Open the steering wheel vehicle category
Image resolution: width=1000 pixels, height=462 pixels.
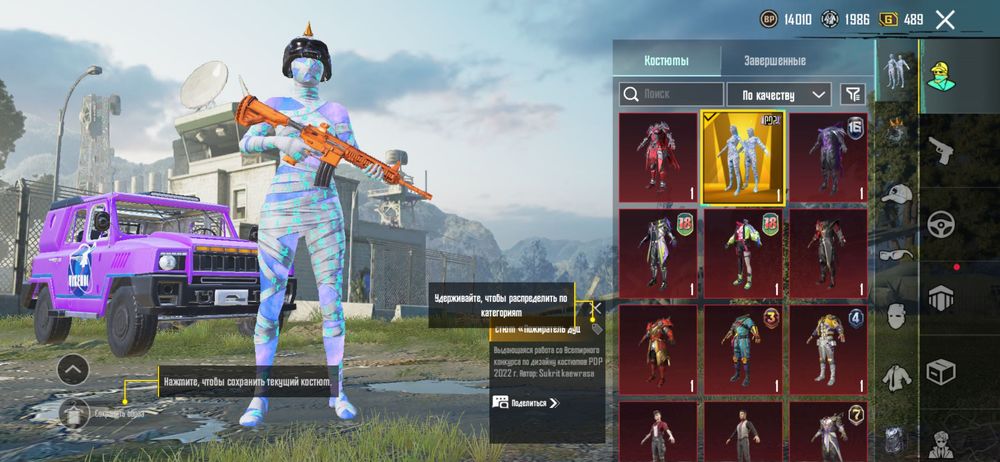940,223
